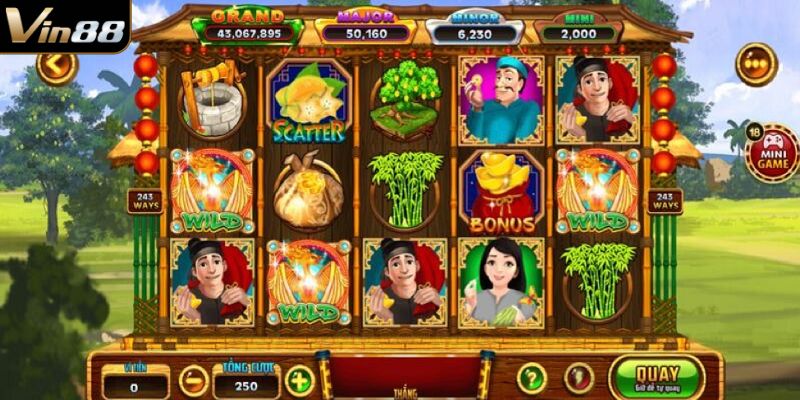Increase the total bet with the plus button
The width and height of the screenshot is (800, 400).
299,380
